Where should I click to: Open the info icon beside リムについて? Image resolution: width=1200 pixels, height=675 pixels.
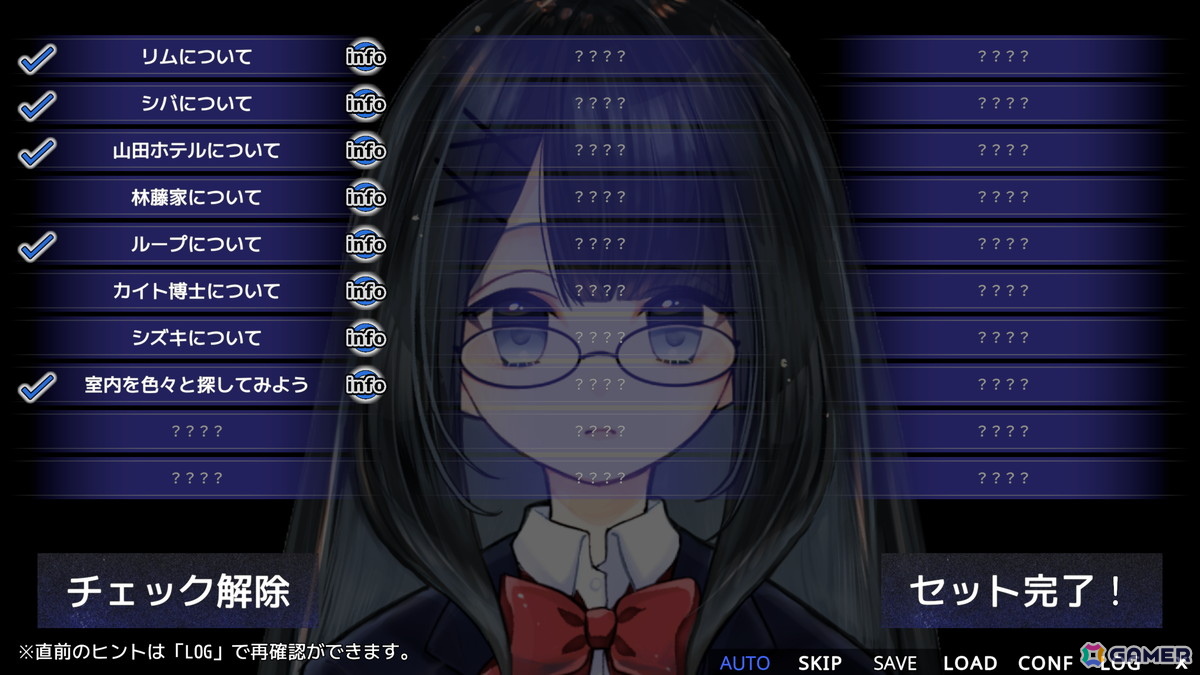(x=366, y=57)
